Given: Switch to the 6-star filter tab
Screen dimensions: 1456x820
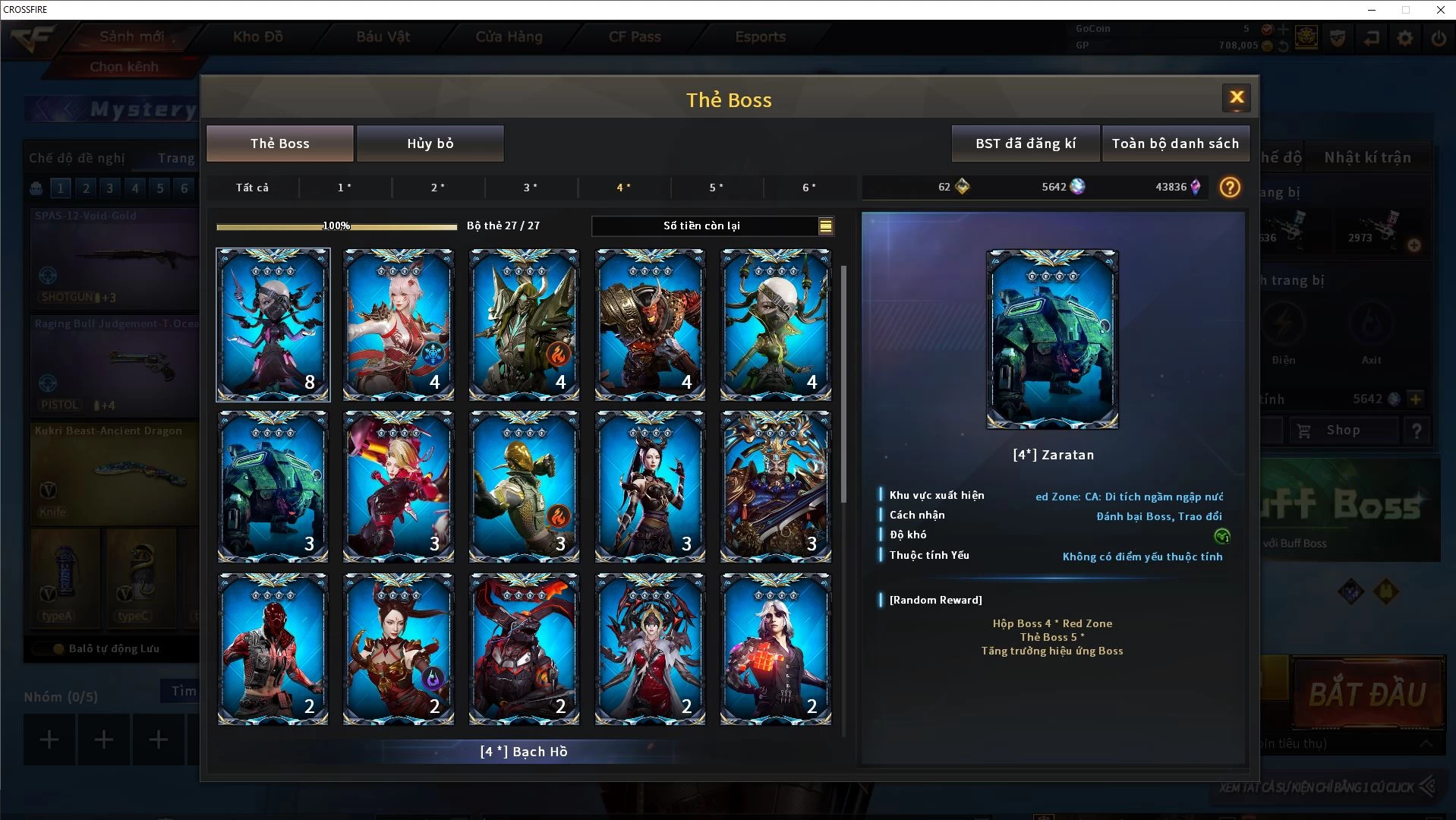Looking at the screenshot, I should click(x=809, y=188).
